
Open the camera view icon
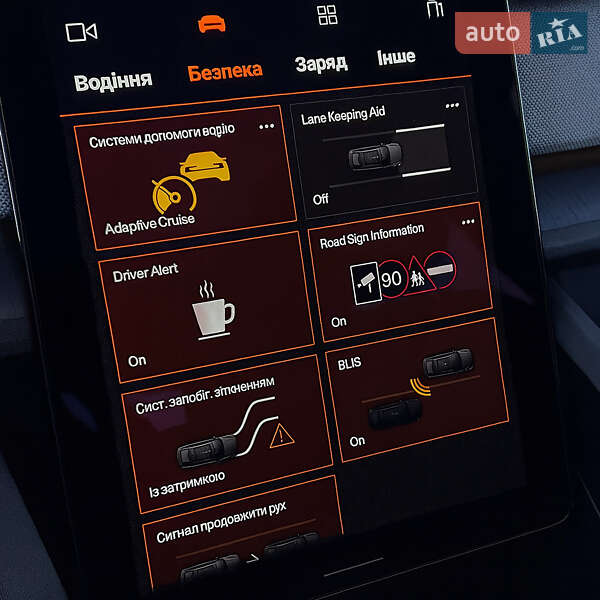coord(80,32)
